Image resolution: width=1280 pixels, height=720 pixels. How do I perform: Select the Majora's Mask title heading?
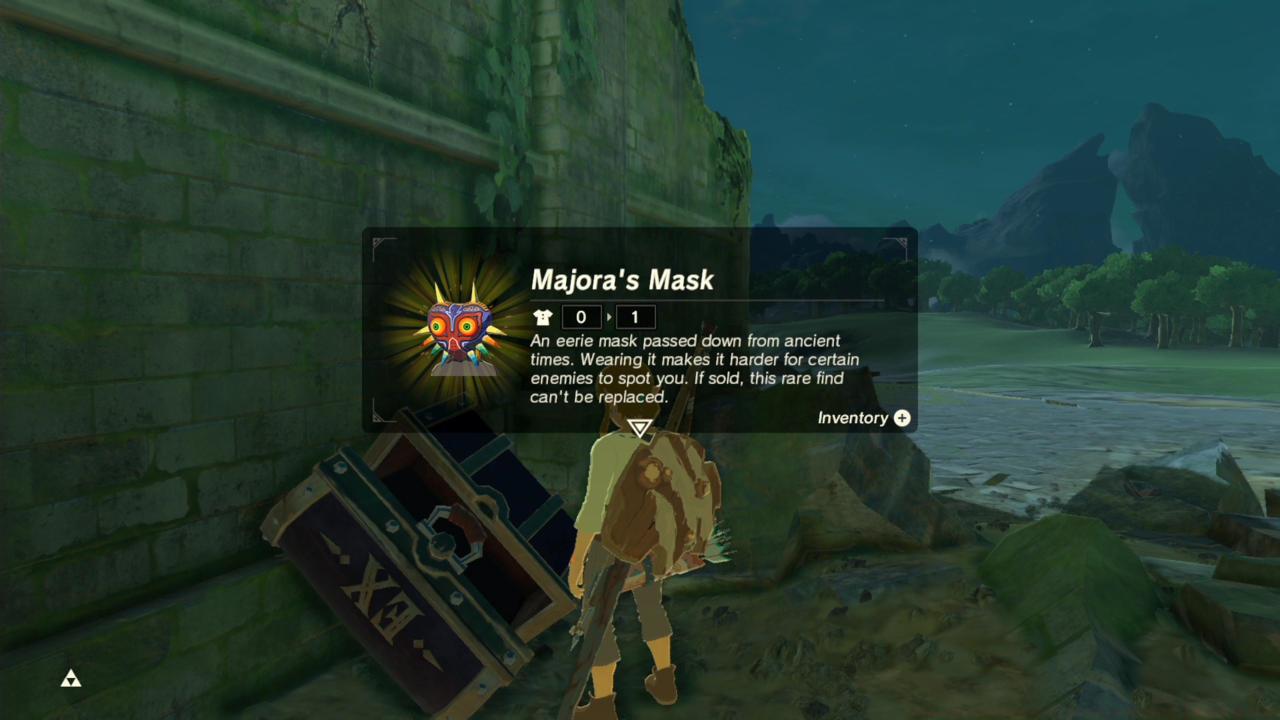[x=622, y=281]
